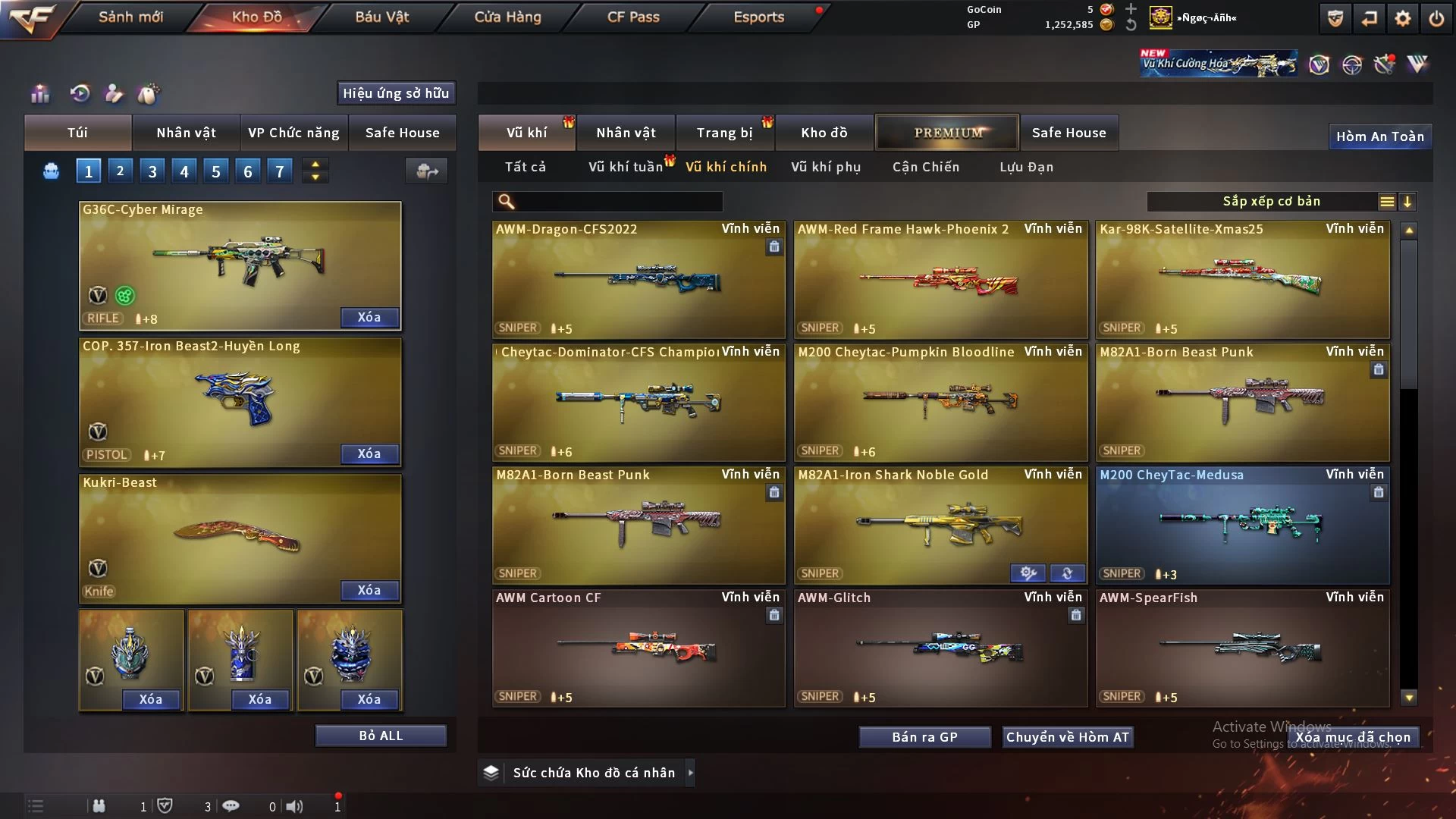1456x819 pixels.
Task: Clear all equipped items with Bỏ ALL
Action: (x=381, y=736)
